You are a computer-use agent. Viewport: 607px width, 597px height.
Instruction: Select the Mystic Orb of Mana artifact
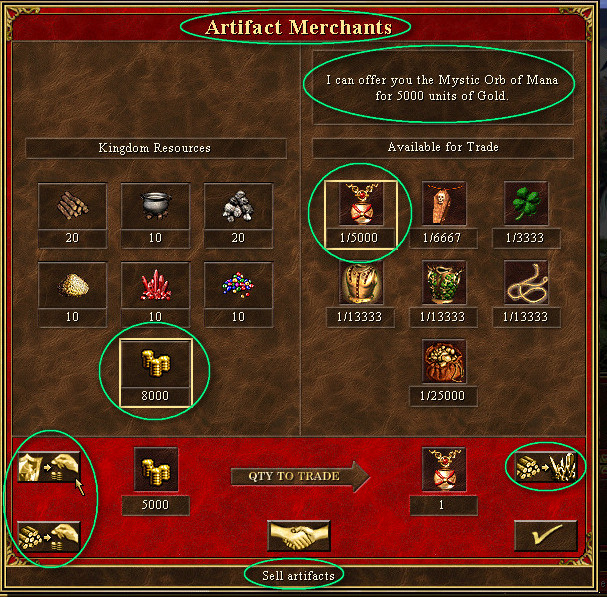click(x=360, y=205)
